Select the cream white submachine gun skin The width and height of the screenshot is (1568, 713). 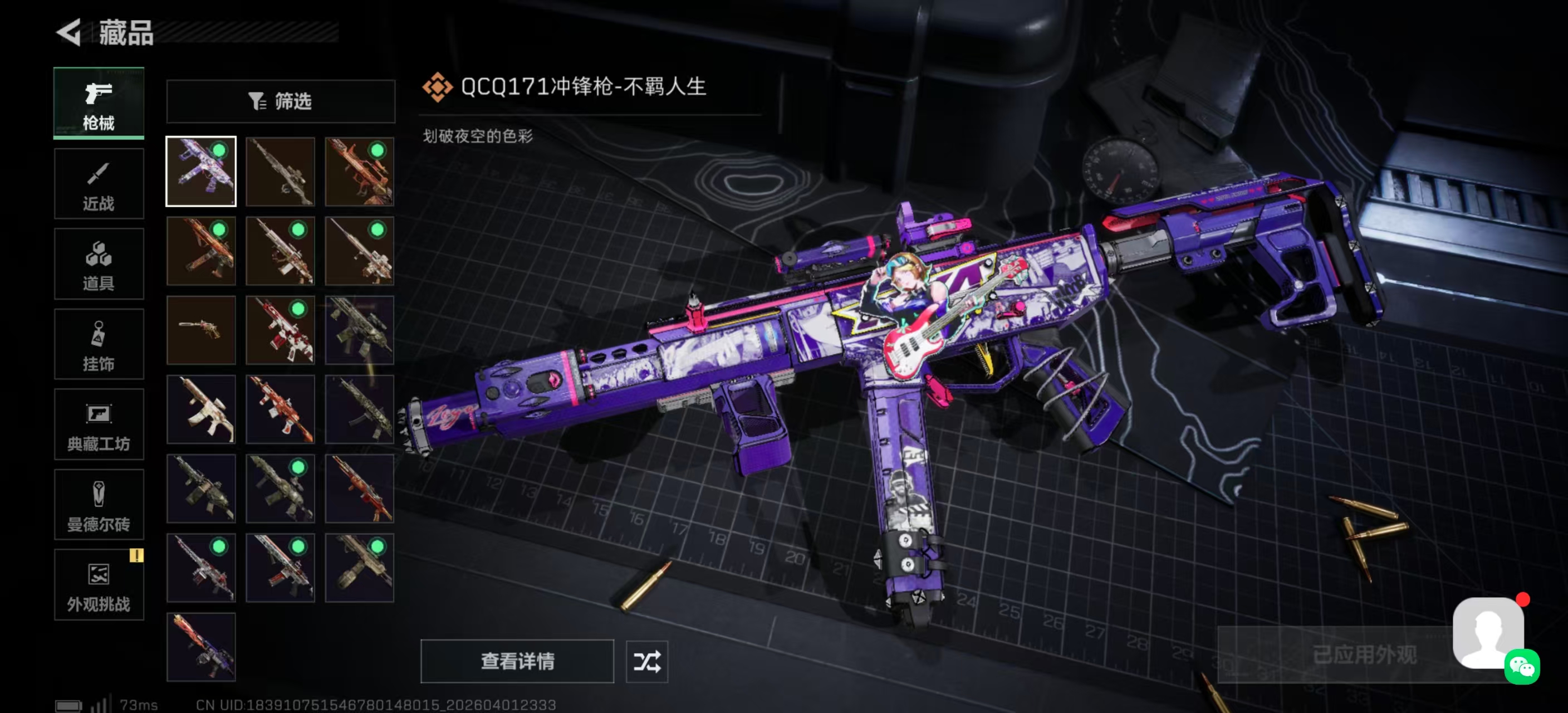pos(201,409)
